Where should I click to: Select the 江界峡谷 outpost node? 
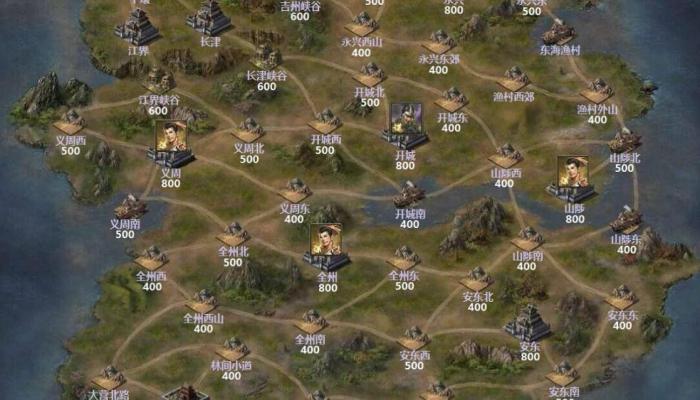159,80
